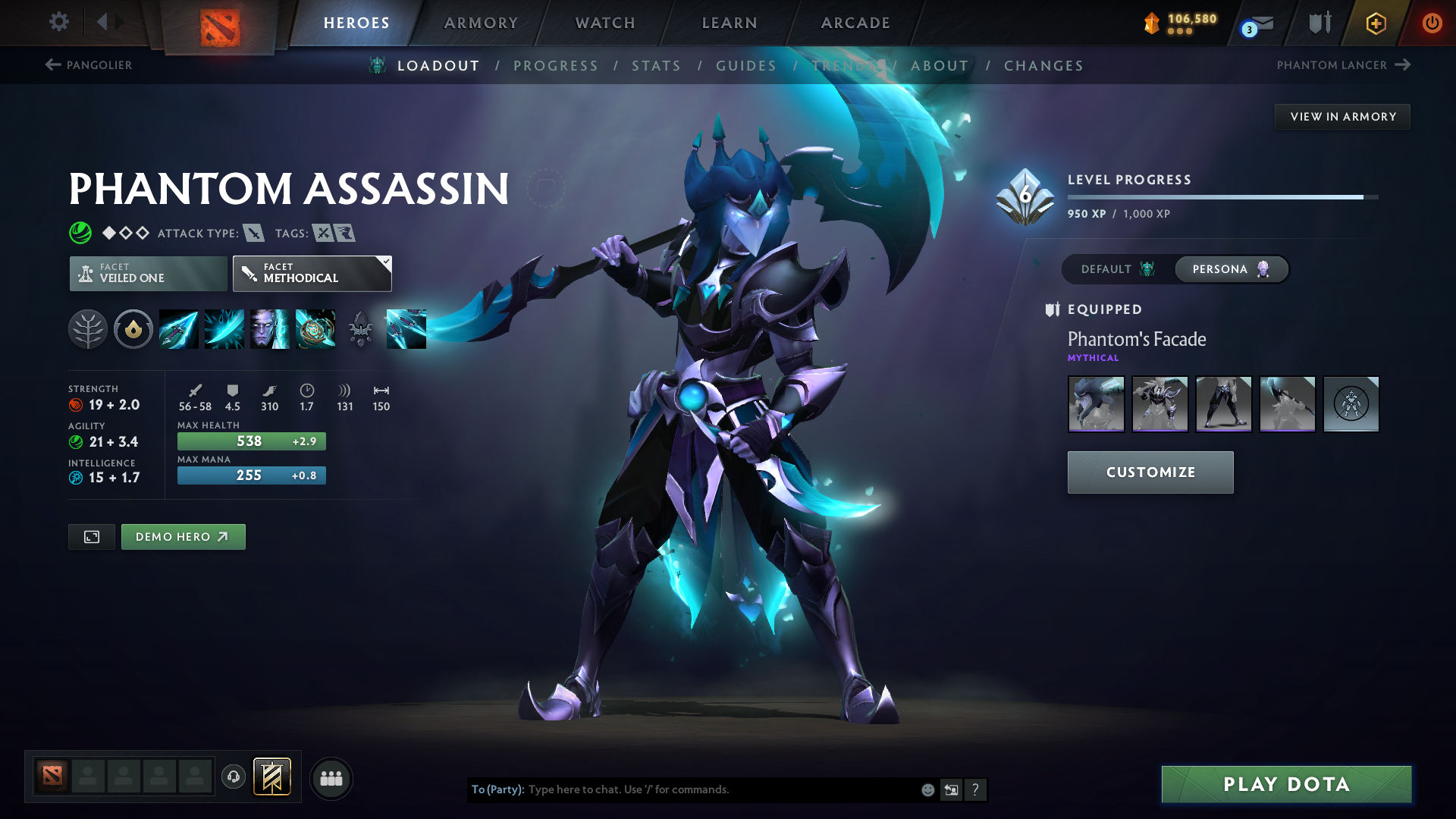Viewport: 1456px width, 819px height.
Task: Click the innate ability icon
Action: click(x=133, y=329)
